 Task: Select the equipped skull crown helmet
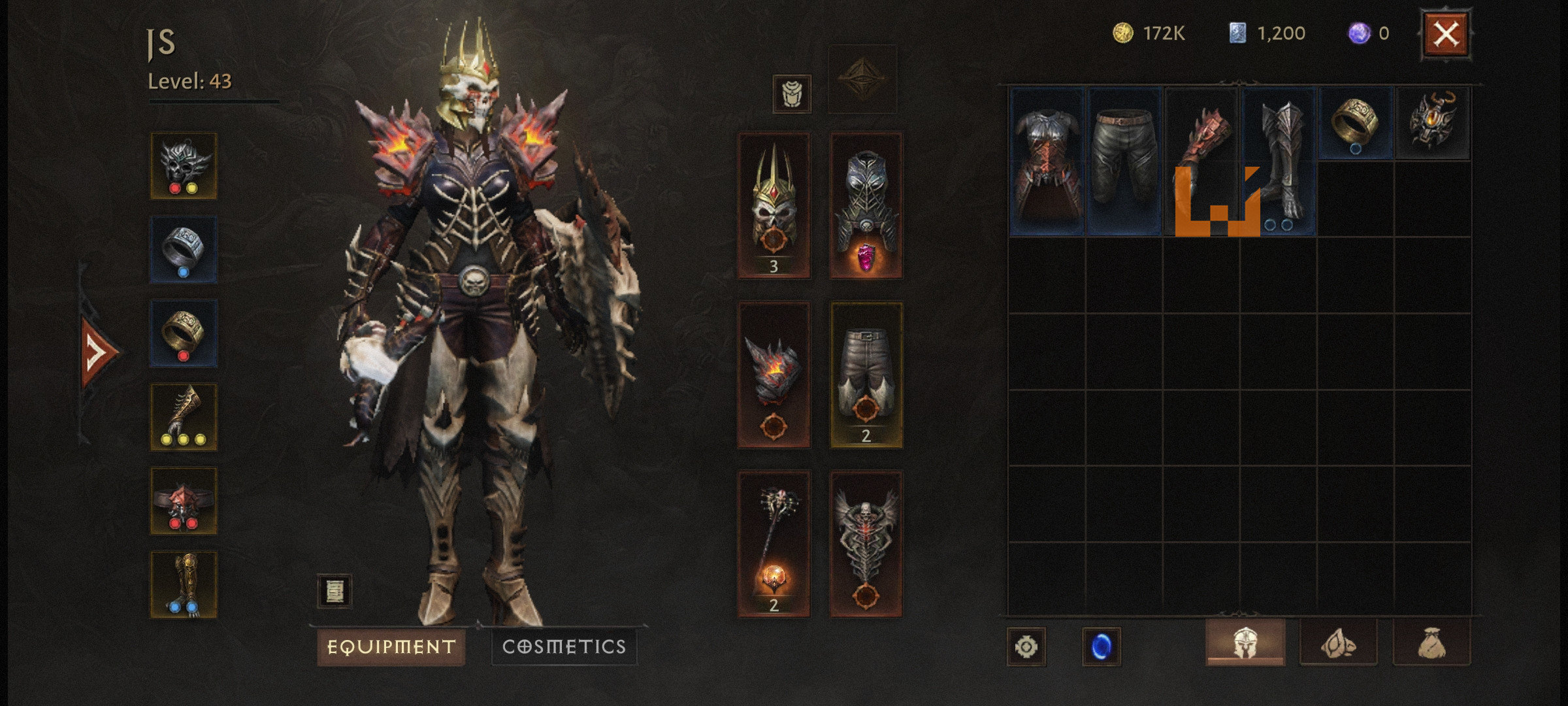tap(774, 205)
